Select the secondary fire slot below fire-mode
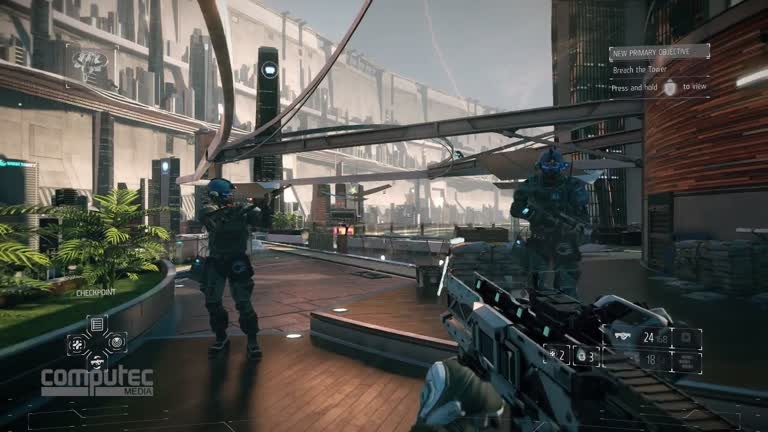 [x=687, y=362]
